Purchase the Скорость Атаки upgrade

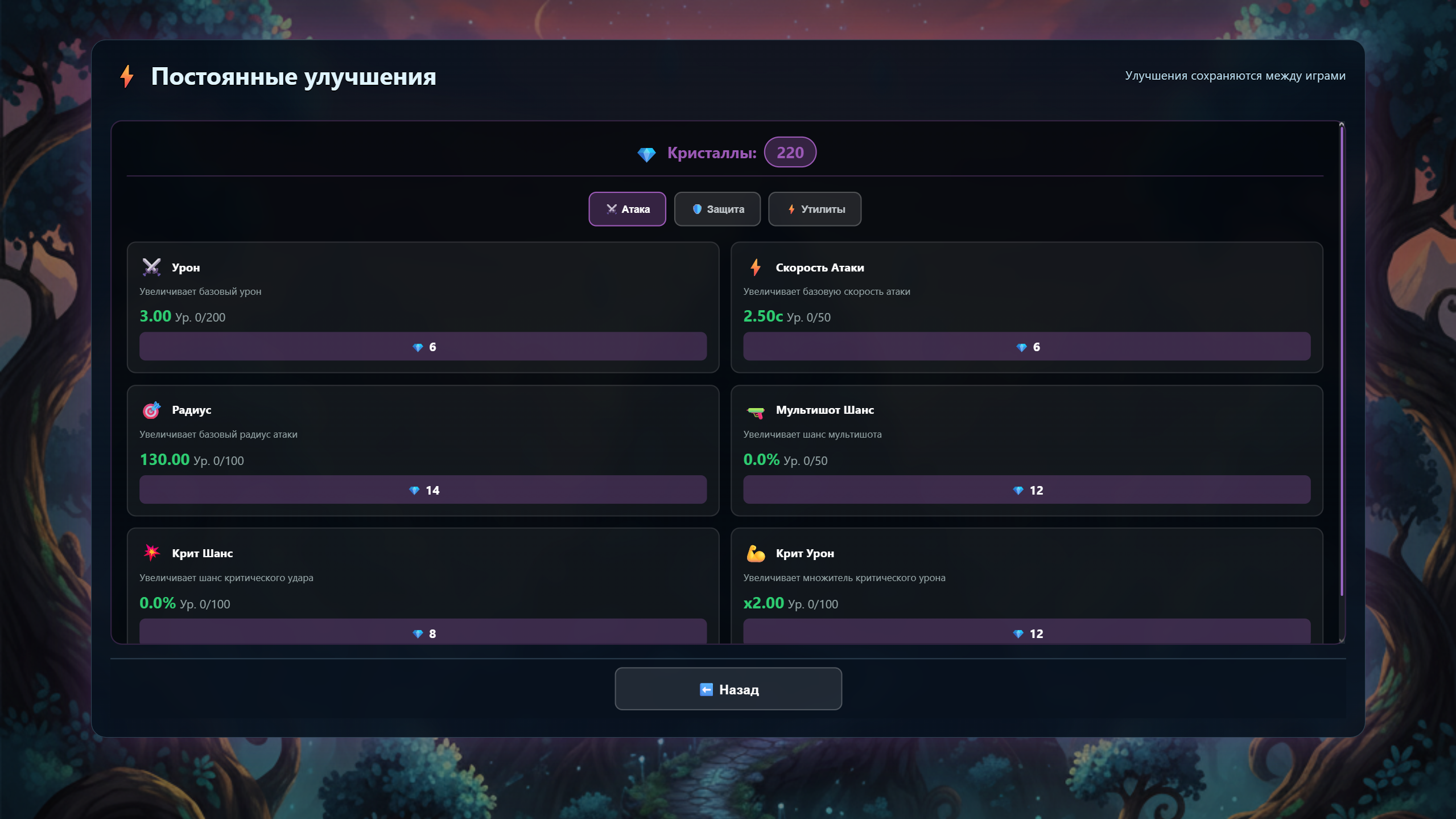[1026, 346]
